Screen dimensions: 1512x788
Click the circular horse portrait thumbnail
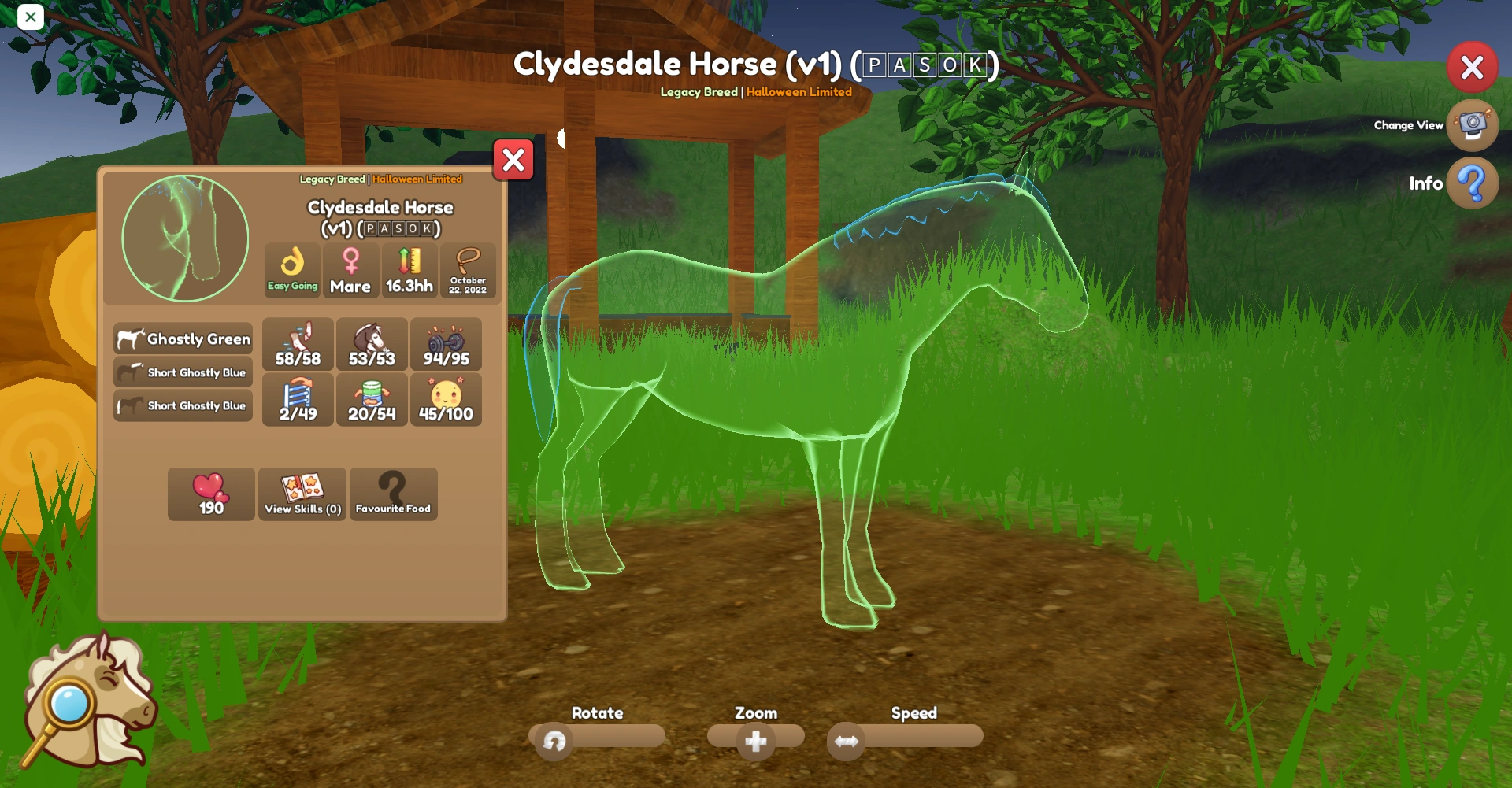coord(183,238)
